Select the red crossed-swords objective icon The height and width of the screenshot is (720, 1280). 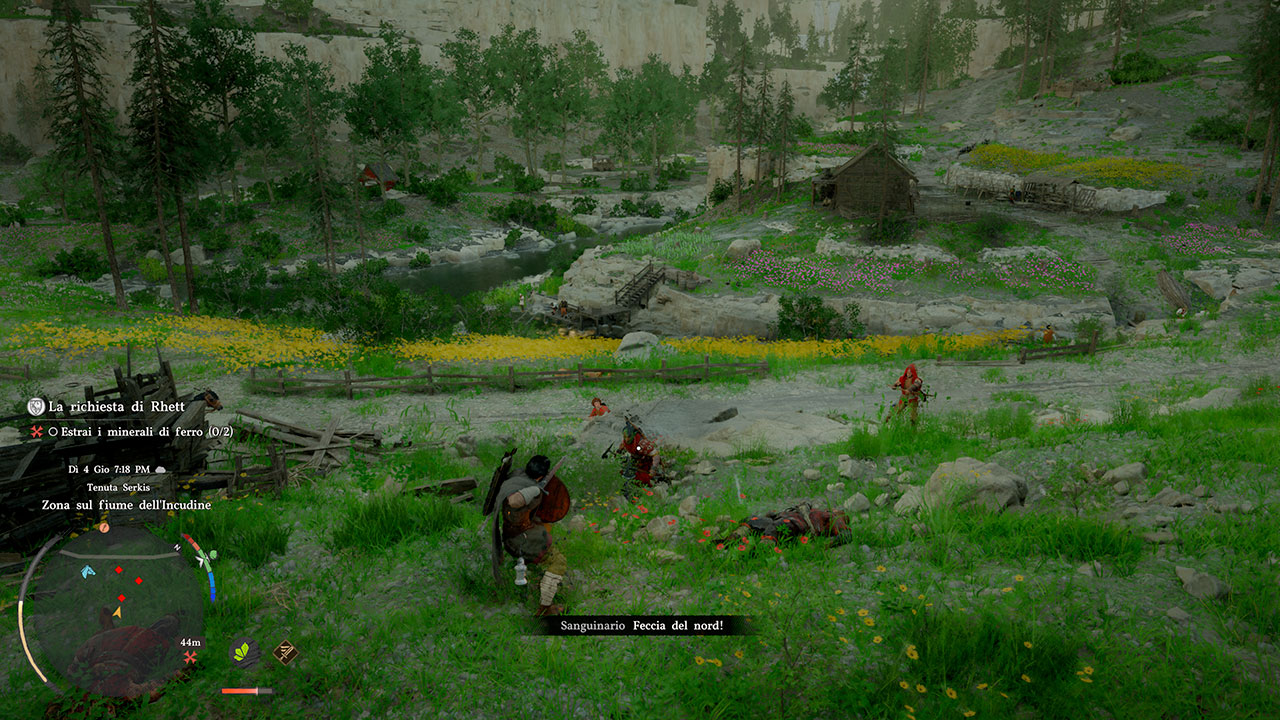coord(36,432)
